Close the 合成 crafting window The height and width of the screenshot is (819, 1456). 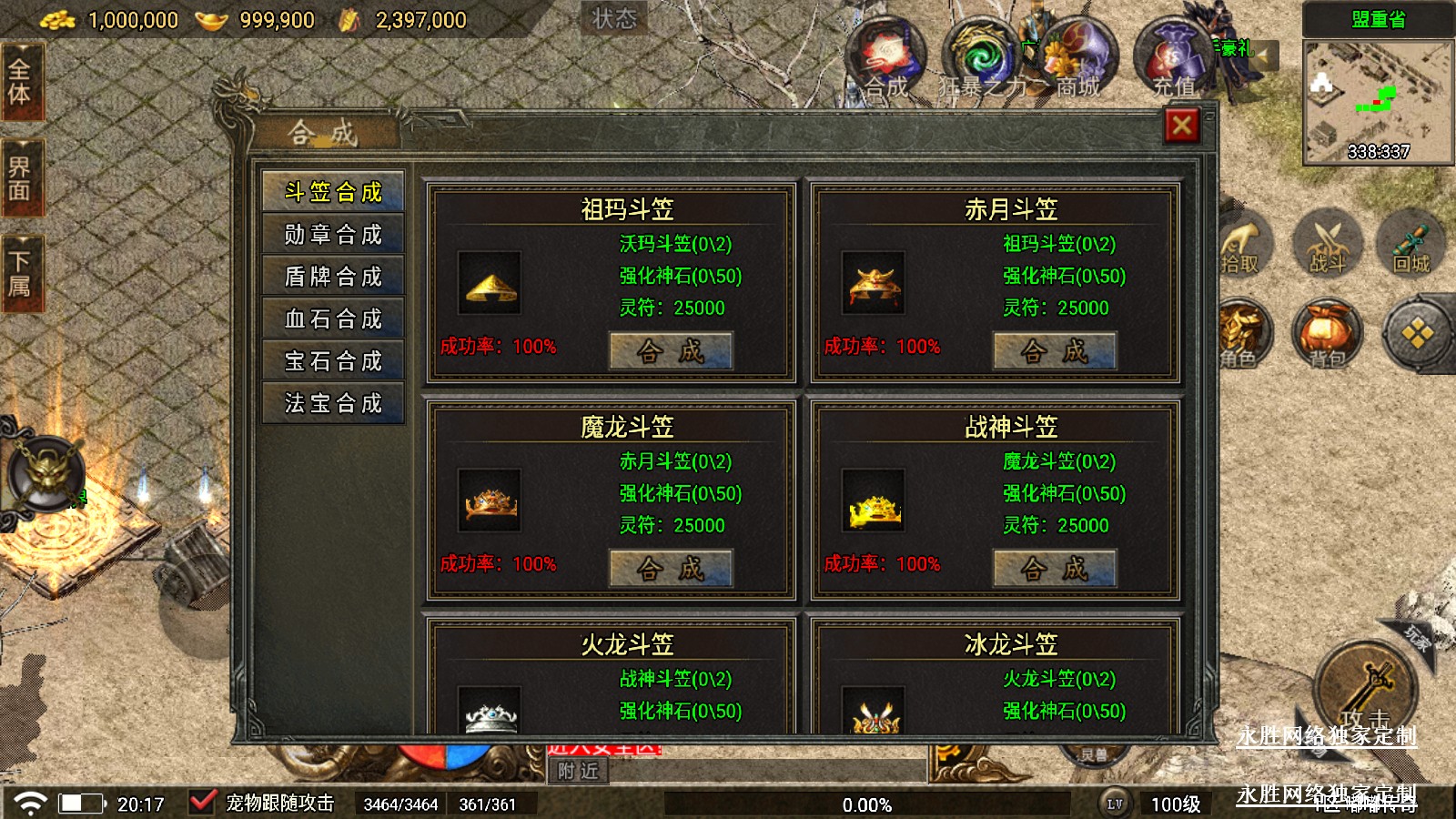pyautogui.click(x=1181, y=126)
